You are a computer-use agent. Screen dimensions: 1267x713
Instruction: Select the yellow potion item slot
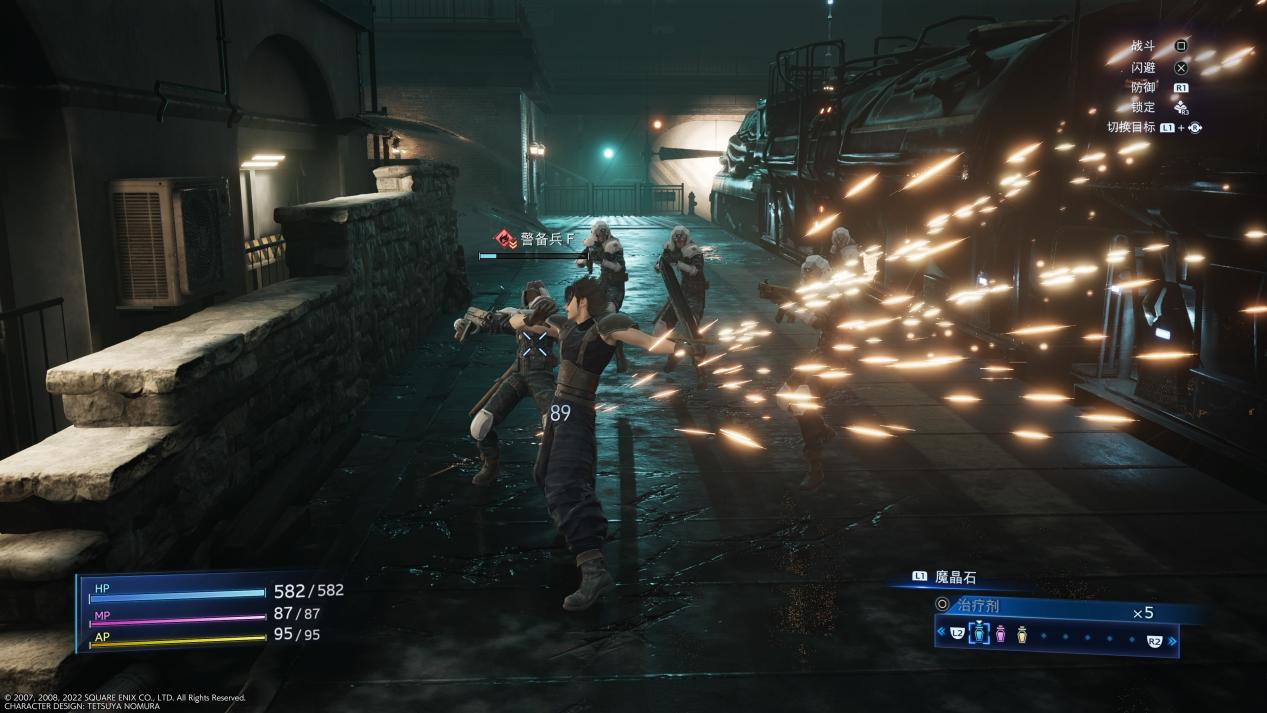pos(1021,633)
